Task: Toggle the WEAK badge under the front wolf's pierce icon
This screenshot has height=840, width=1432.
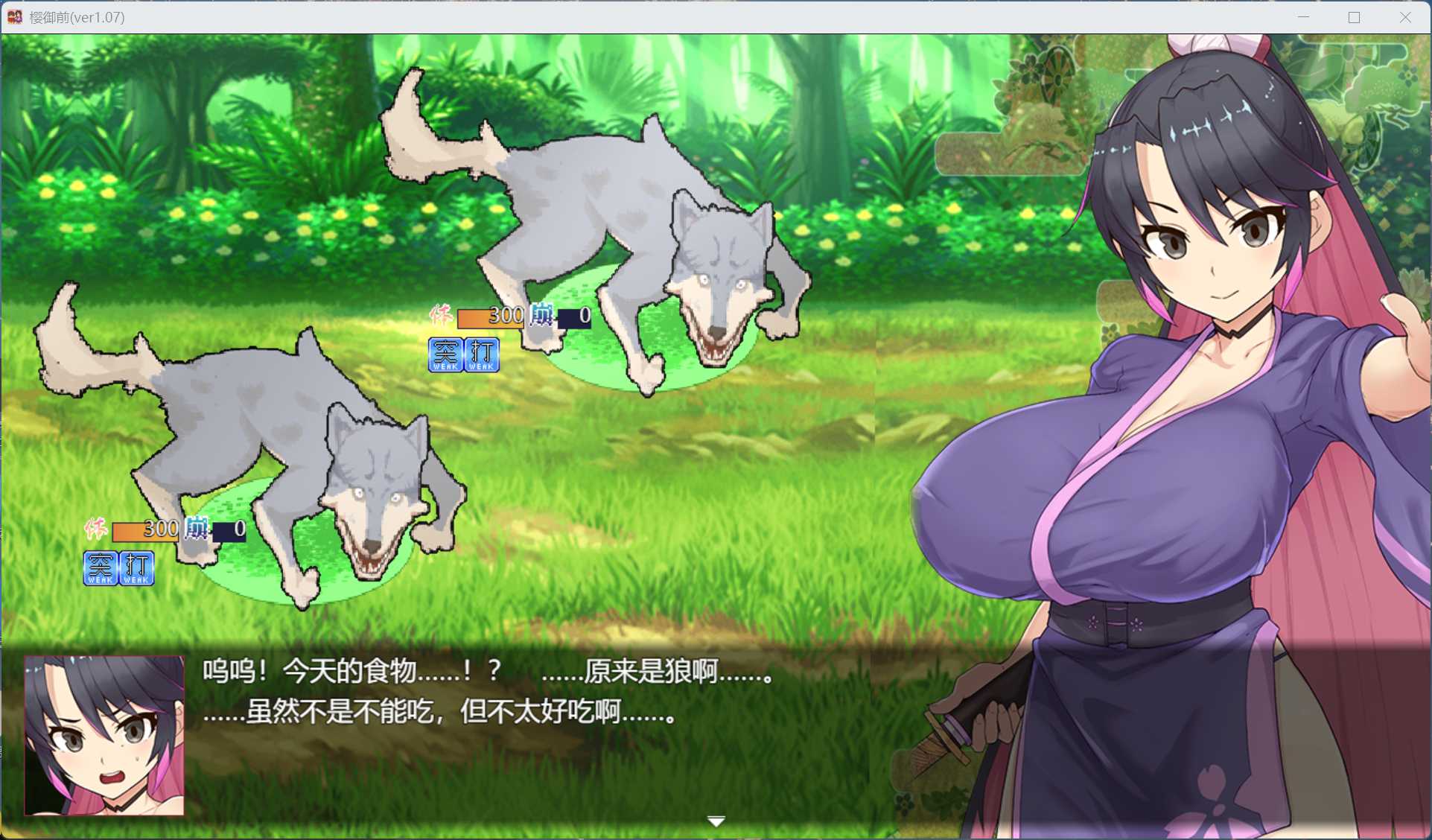Action: pos(101,582)
